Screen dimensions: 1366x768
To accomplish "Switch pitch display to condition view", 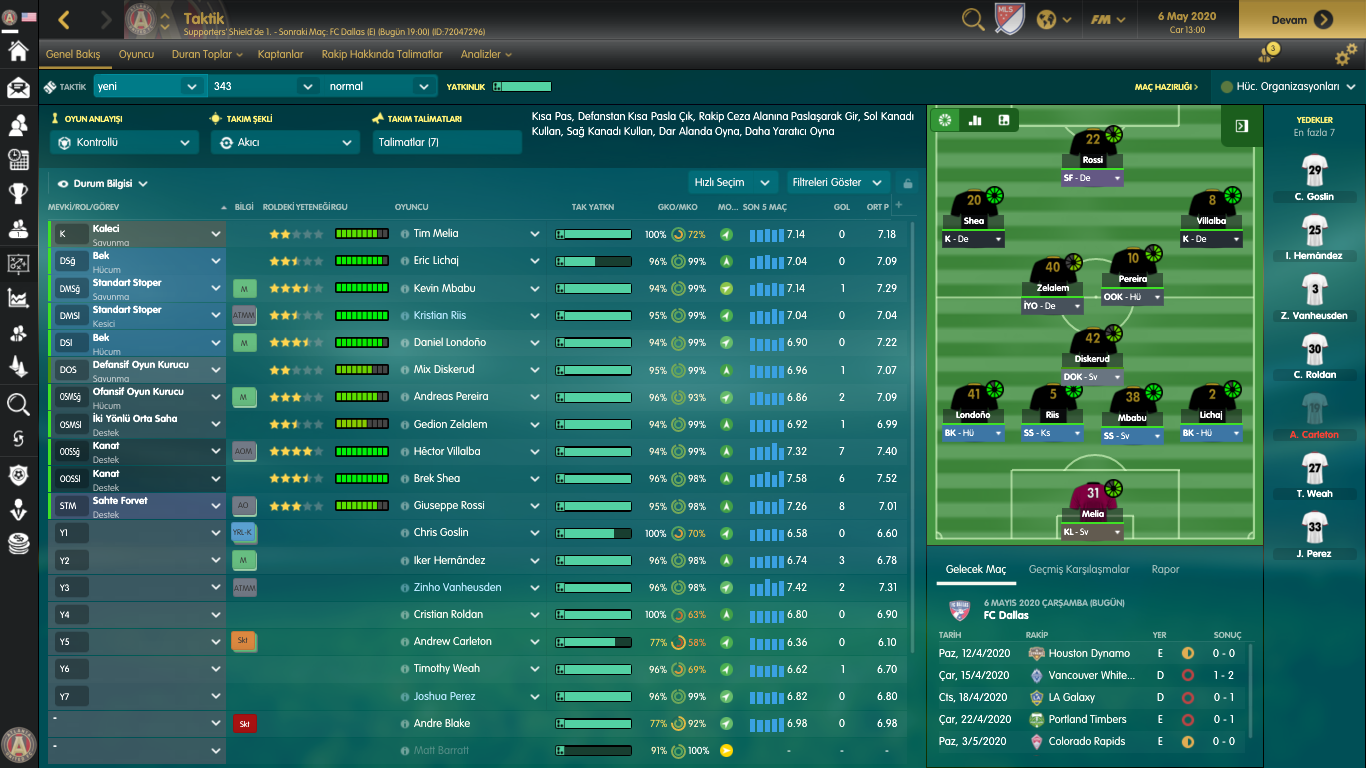I will (x=946, y=120).
